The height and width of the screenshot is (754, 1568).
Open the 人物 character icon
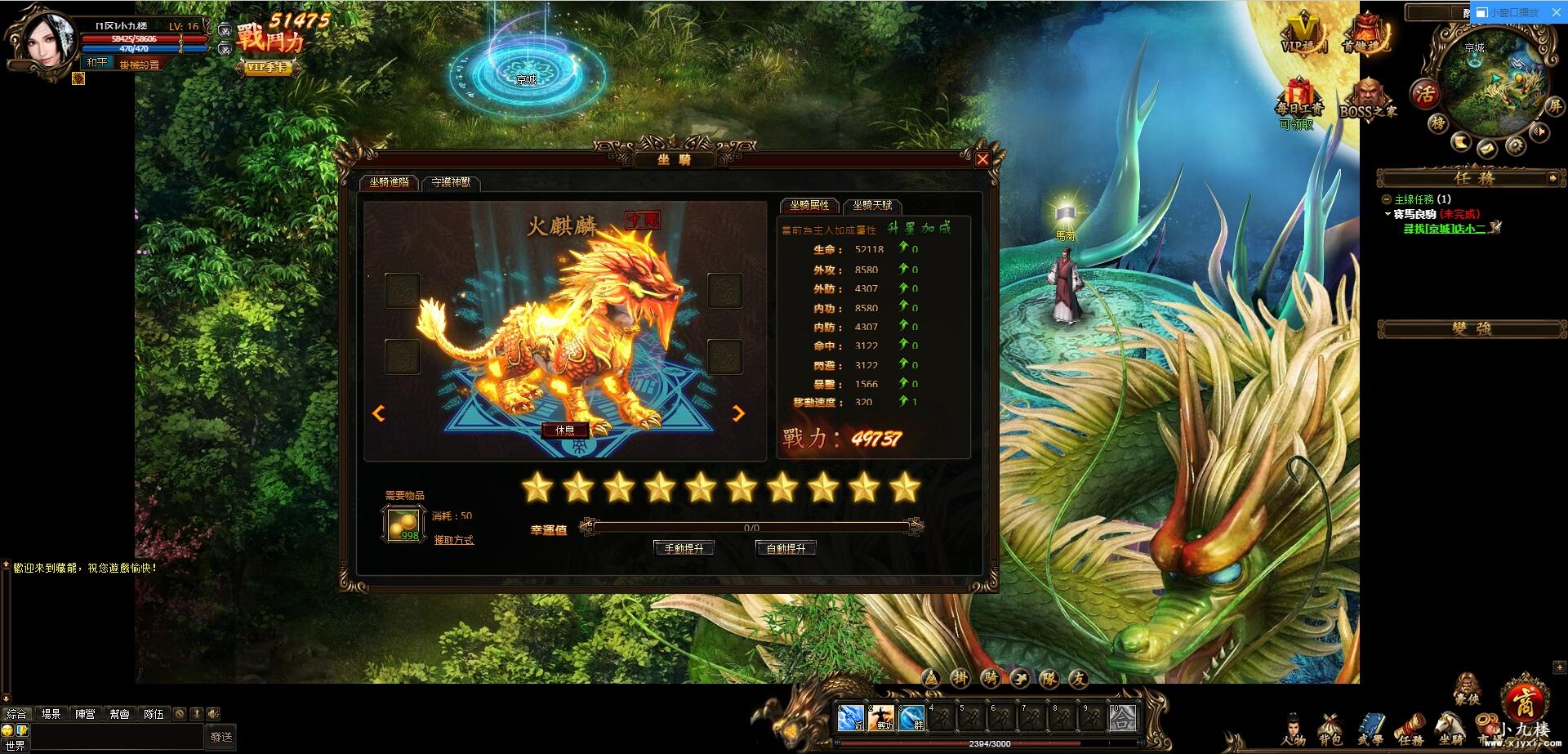(1294, 725)
